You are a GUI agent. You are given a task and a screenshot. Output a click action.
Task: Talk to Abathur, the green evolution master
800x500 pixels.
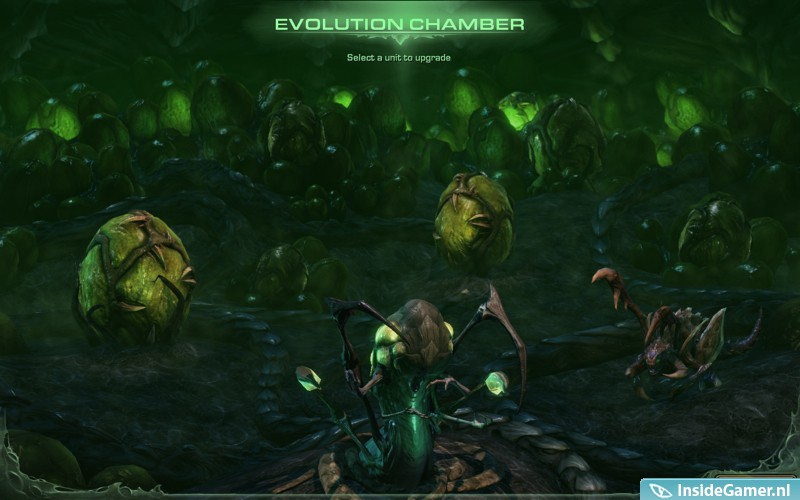click(410, 390)
